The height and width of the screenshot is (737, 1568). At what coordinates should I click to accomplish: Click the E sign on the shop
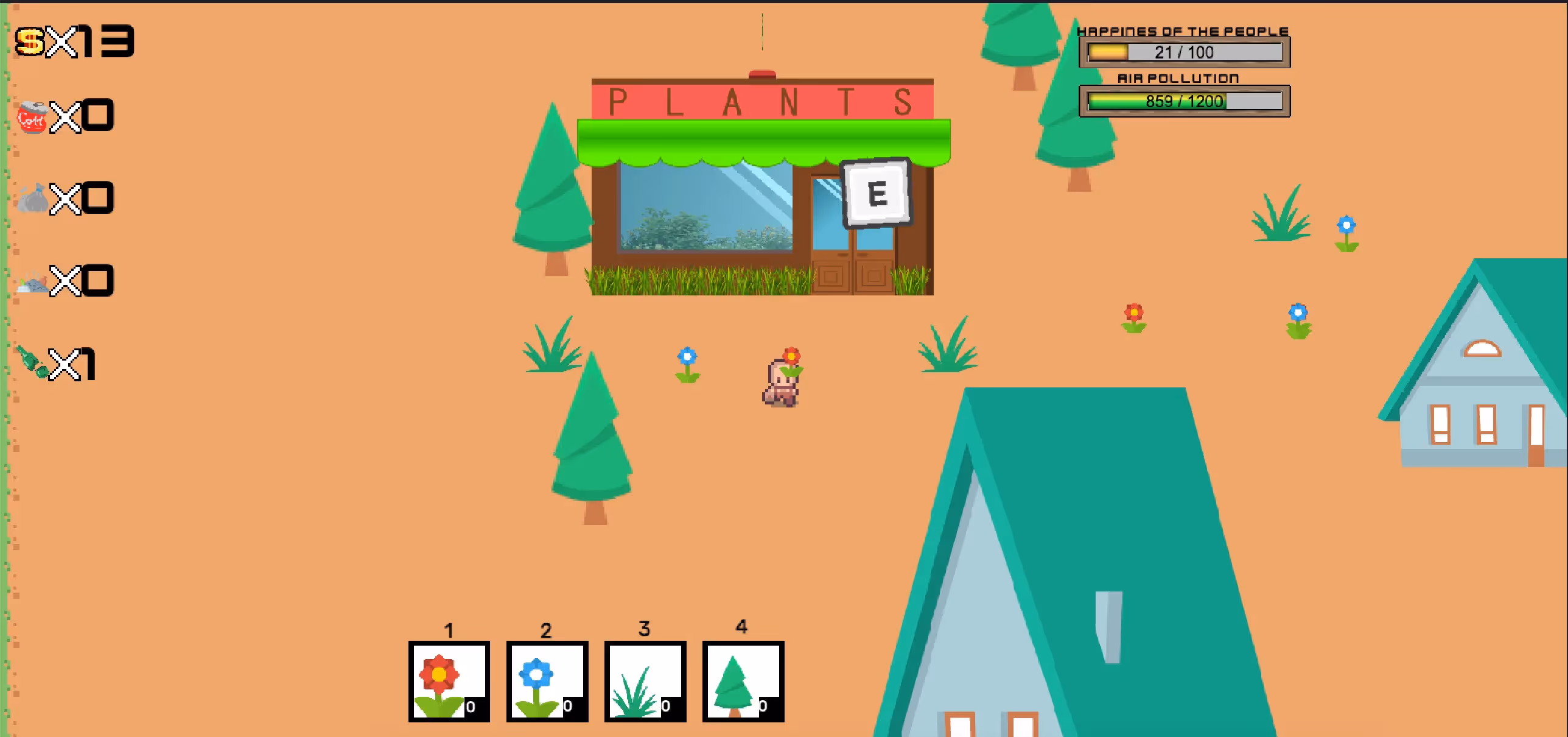pyautogui.click(x=875, y=193)
